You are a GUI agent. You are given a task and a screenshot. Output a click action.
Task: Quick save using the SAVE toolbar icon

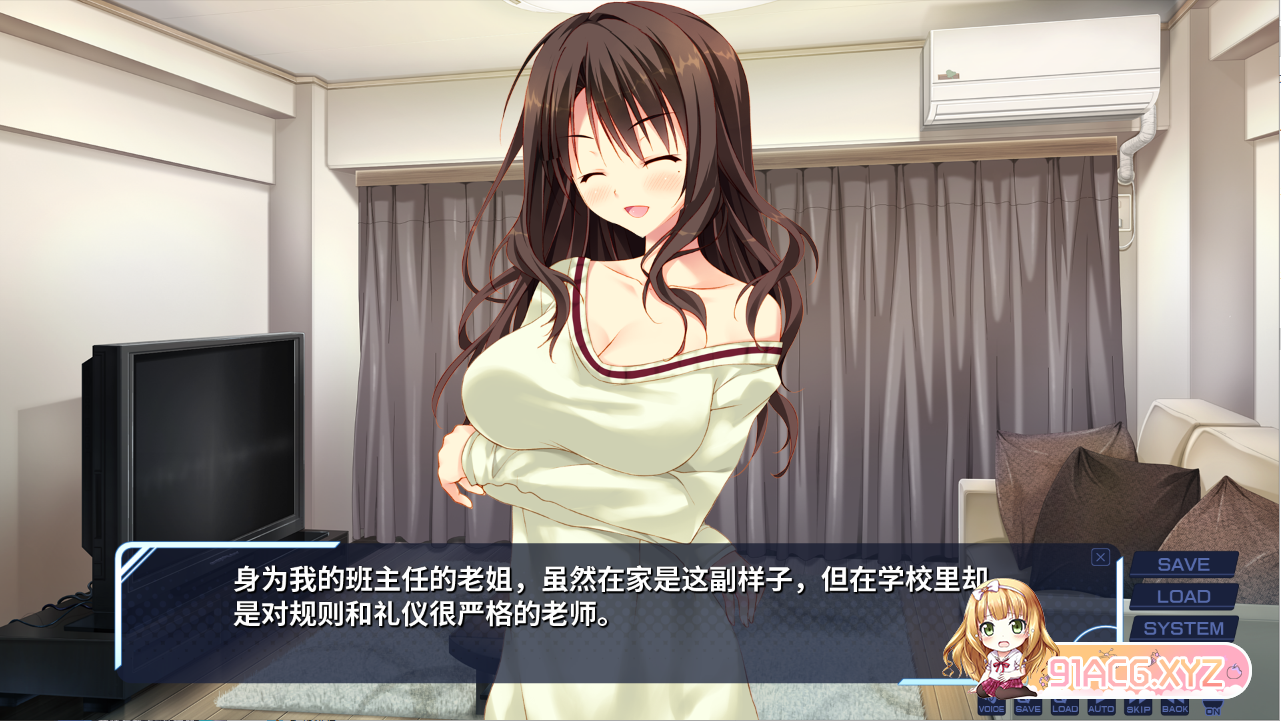[x=1027, y=707]
